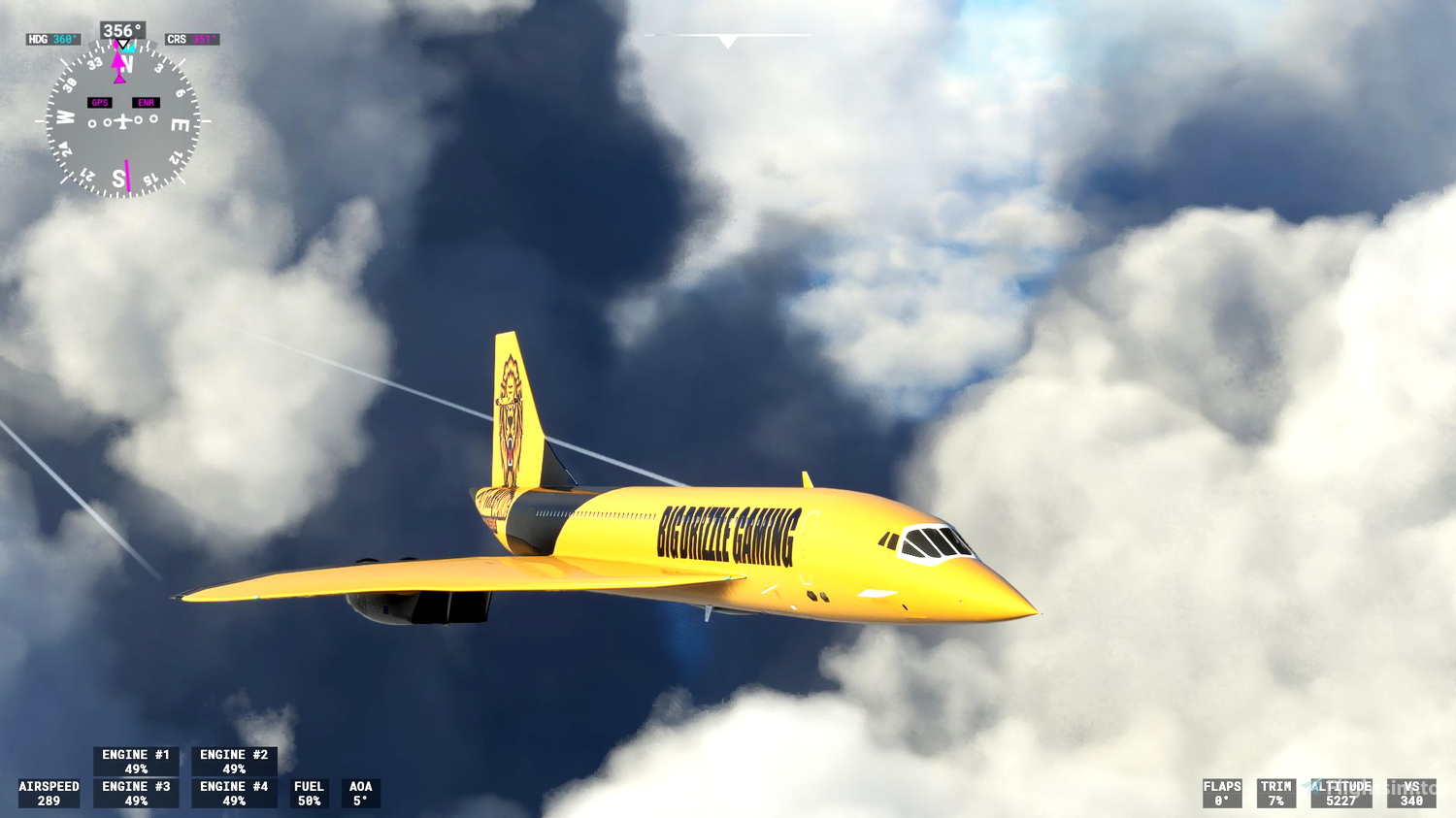This screenshot has width=1456, height=818.
Task: Click the AOA 5° readout
Action: click(360, 793)
